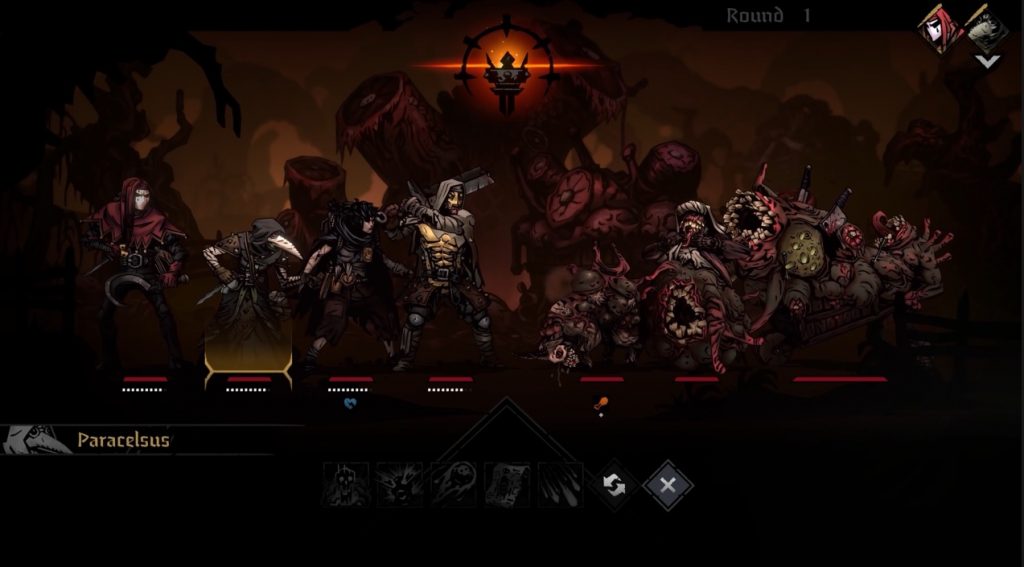Viewport: 1024px width, 567px height.
Task: Pick the tattered cloth skill icon
Action: [507, 485]
